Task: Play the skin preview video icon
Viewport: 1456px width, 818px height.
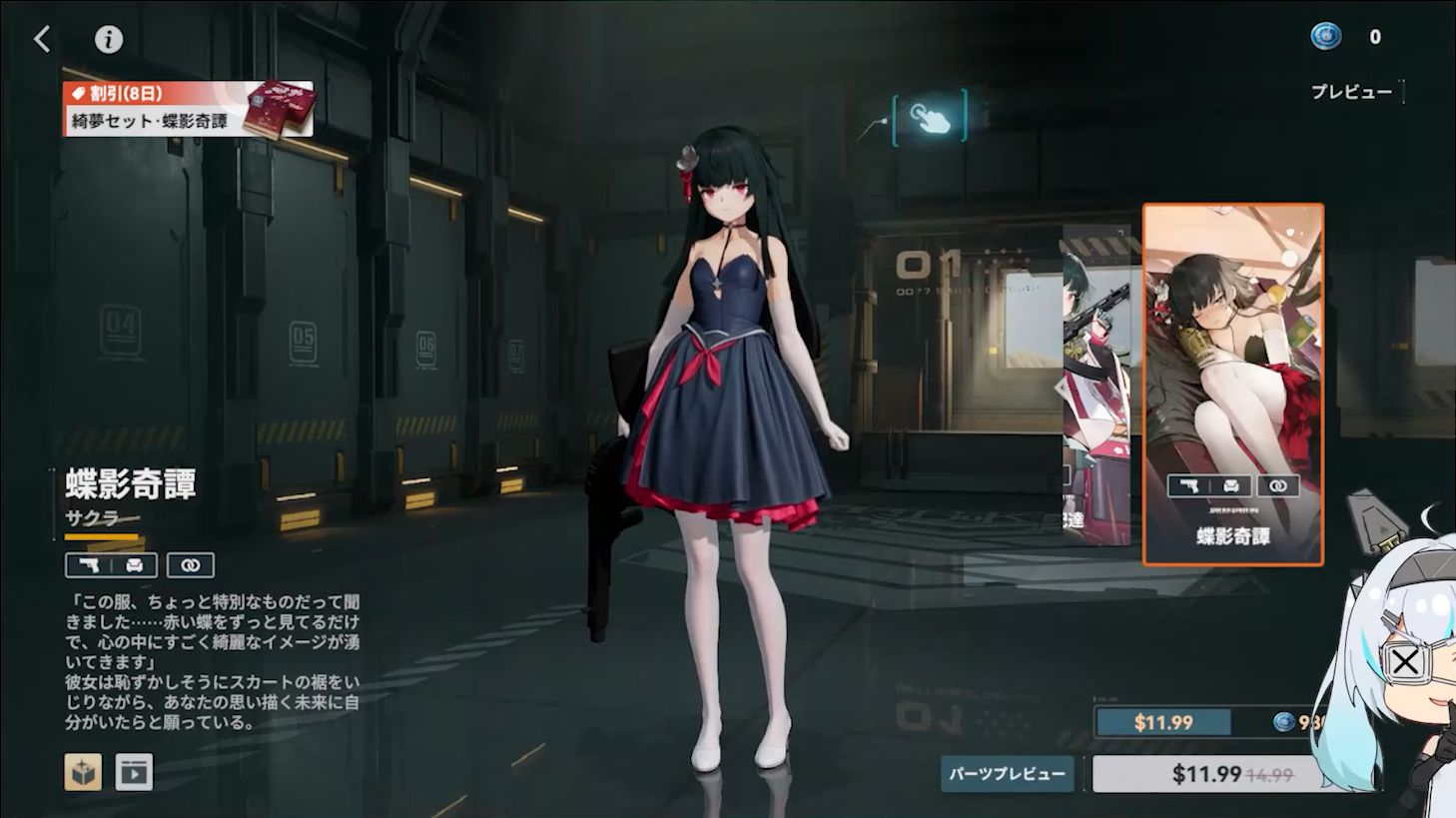Action: click(x=134, y=772)
